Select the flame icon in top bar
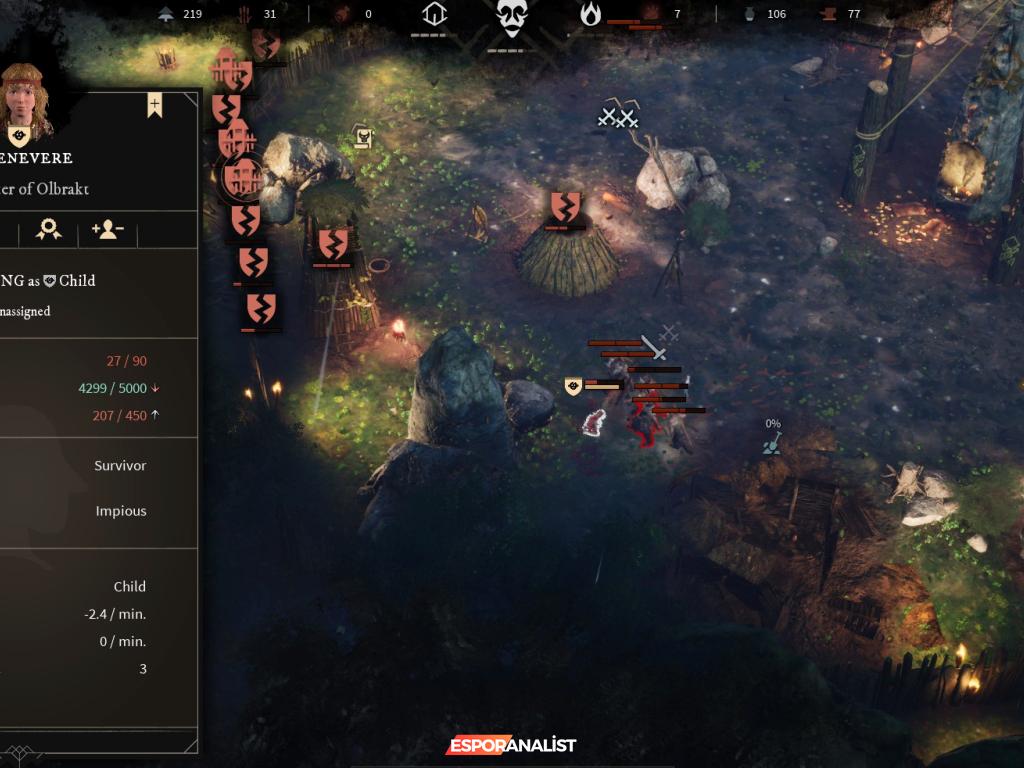The height and width of the screenshot is (768, 1024). 591,14
